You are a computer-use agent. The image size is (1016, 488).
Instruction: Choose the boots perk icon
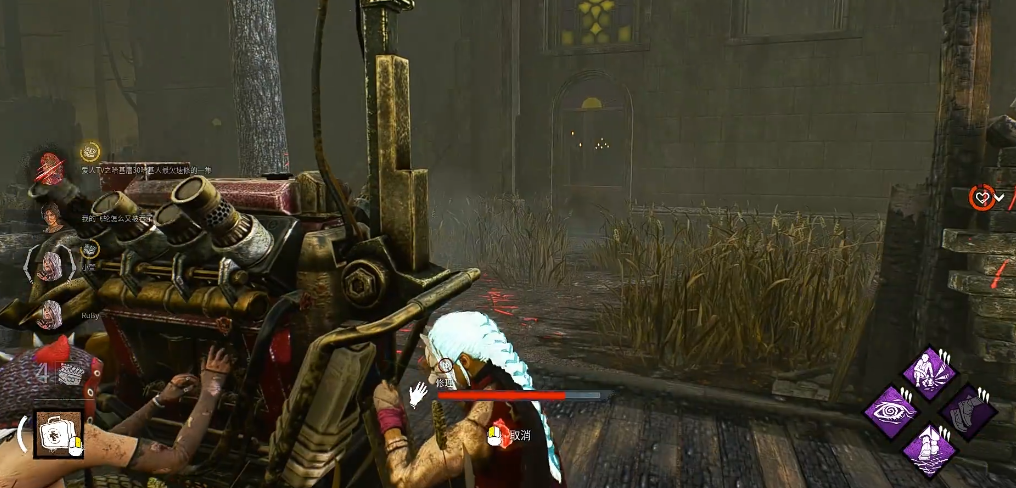pyautogui.click(x=967, y=410)
